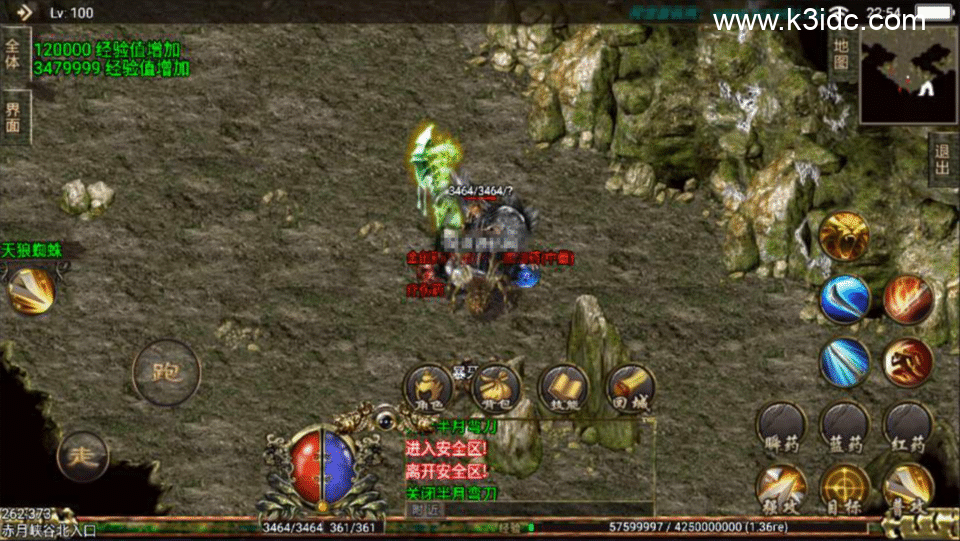Select the 目标 target crosshair button
This screenshot has width=960, height=541.
[x=844, y=490]
